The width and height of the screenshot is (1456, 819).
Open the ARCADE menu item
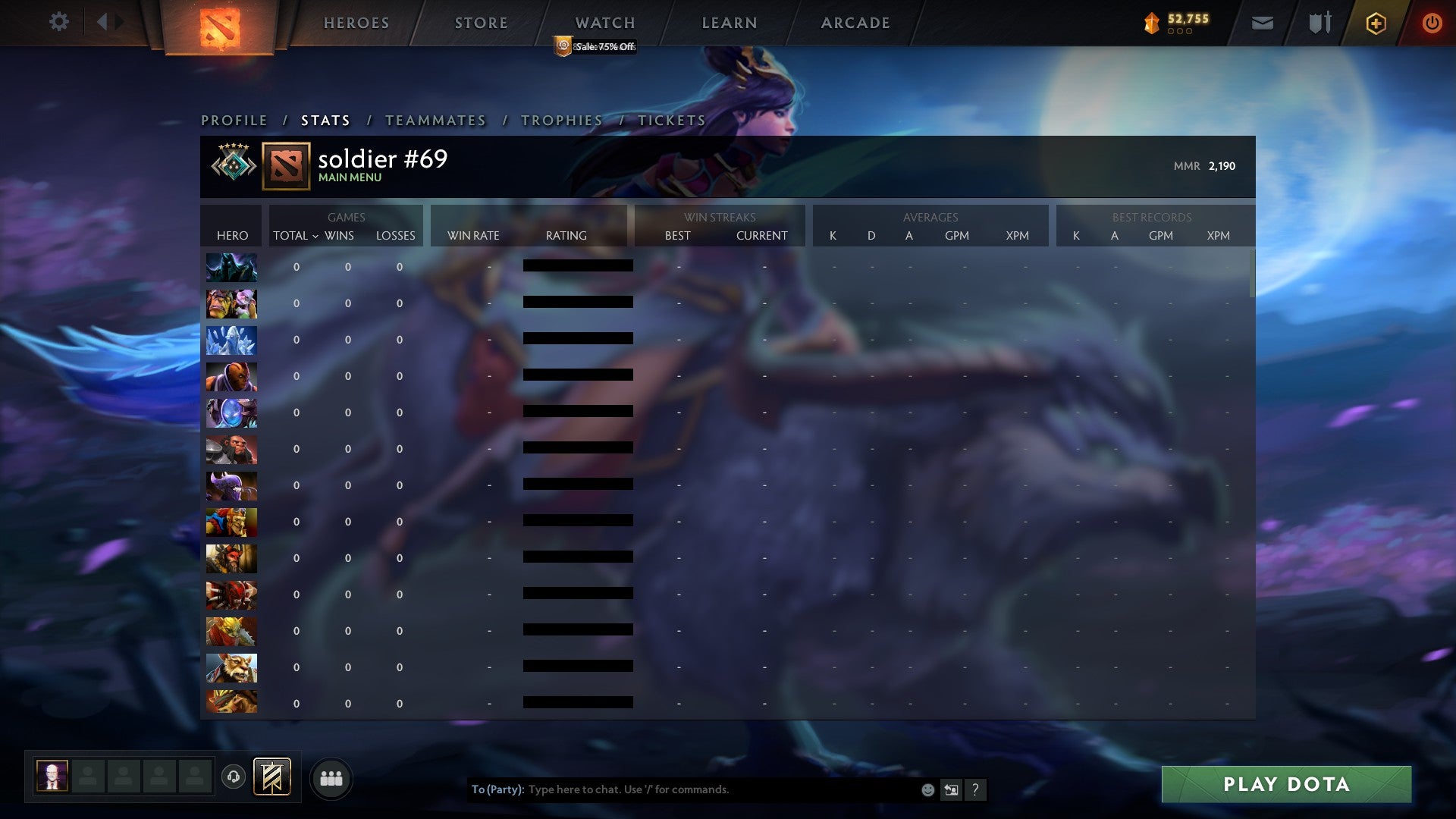(854, 23)
